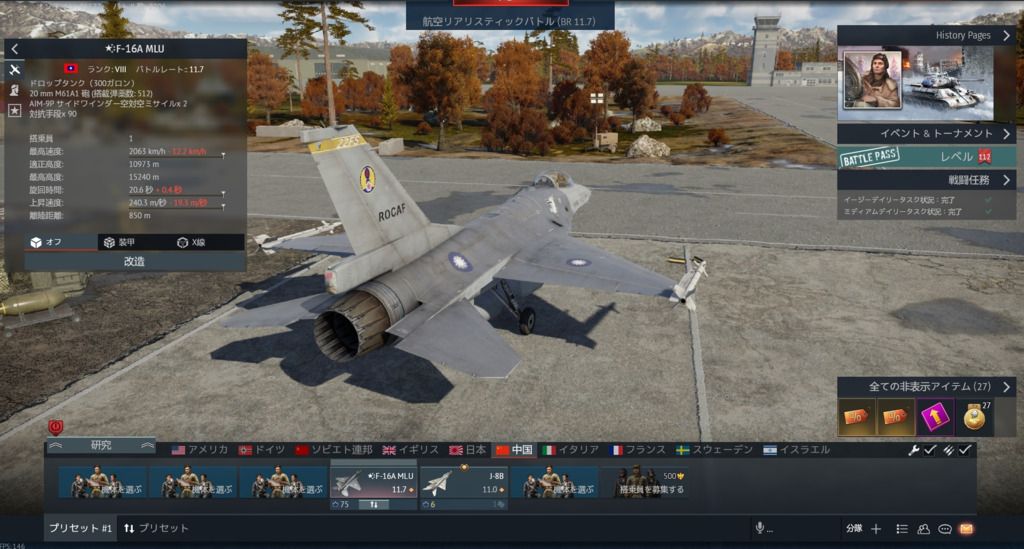Viewport: 1024px width, 549px height.
Task: Select the J-8B aircraft slot
Action: coord(463,483)
